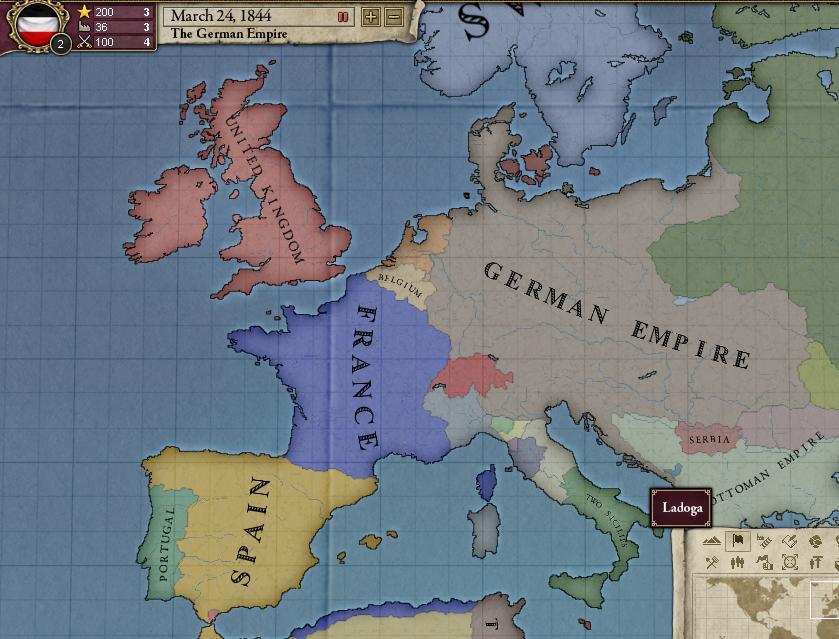Activate the person-and-hammer map mode icon
The width and height of the screenshot is (839, 639).
point(814,563)
